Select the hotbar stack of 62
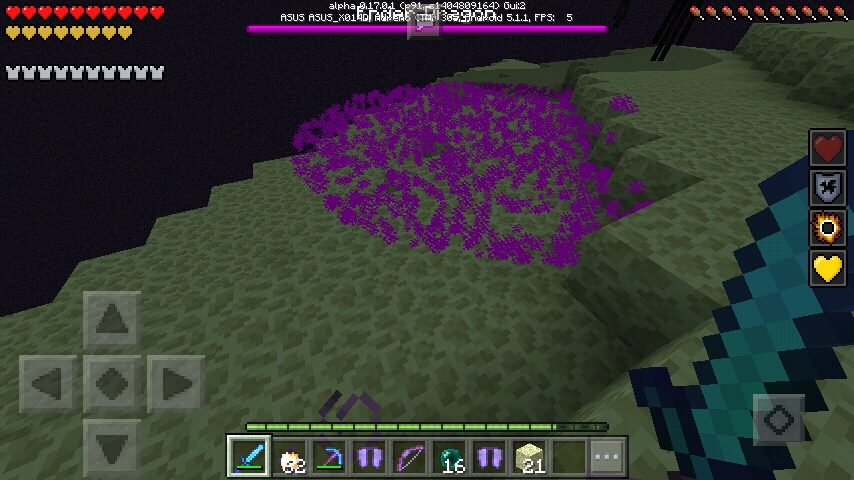The height and width of the screenshot is (480, 854). [290, 457]
